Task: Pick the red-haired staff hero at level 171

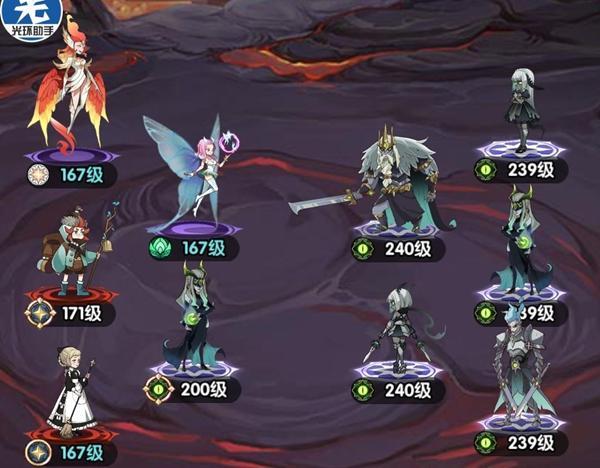Action: (70, 250)
